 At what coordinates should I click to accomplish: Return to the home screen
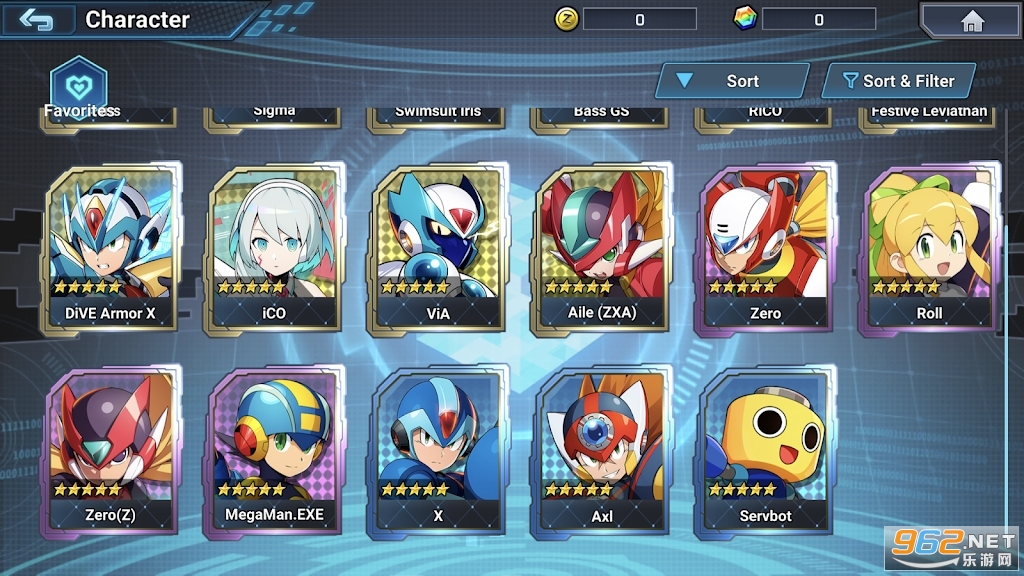tap(971, 21)
